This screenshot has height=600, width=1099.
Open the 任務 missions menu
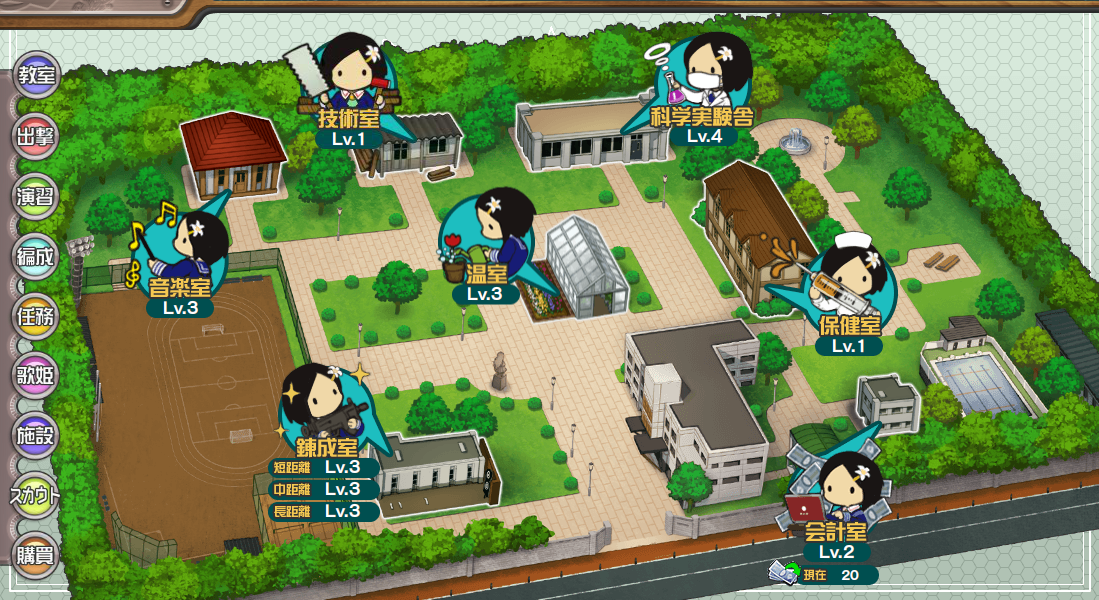[37, 316]
